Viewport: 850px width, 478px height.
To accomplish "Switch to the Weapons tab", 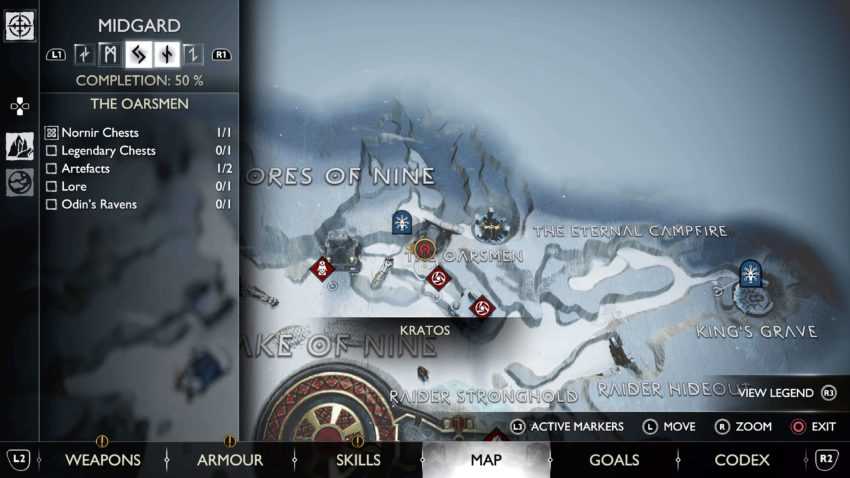I will [x=103, y=460].
